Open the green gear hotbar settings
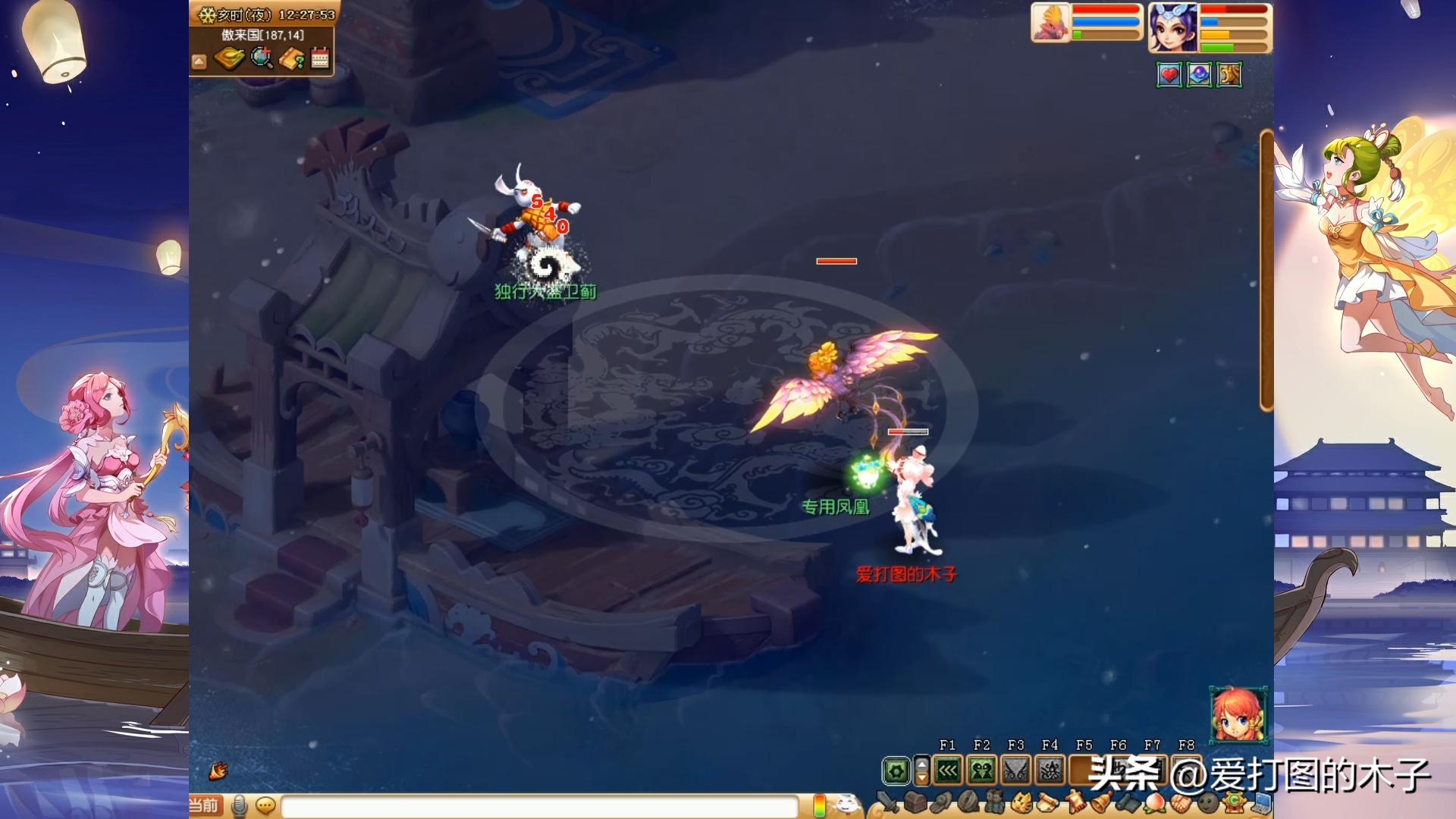Image resolution: width=1456 pixels, height=819 pixels. tap(896, 771)
